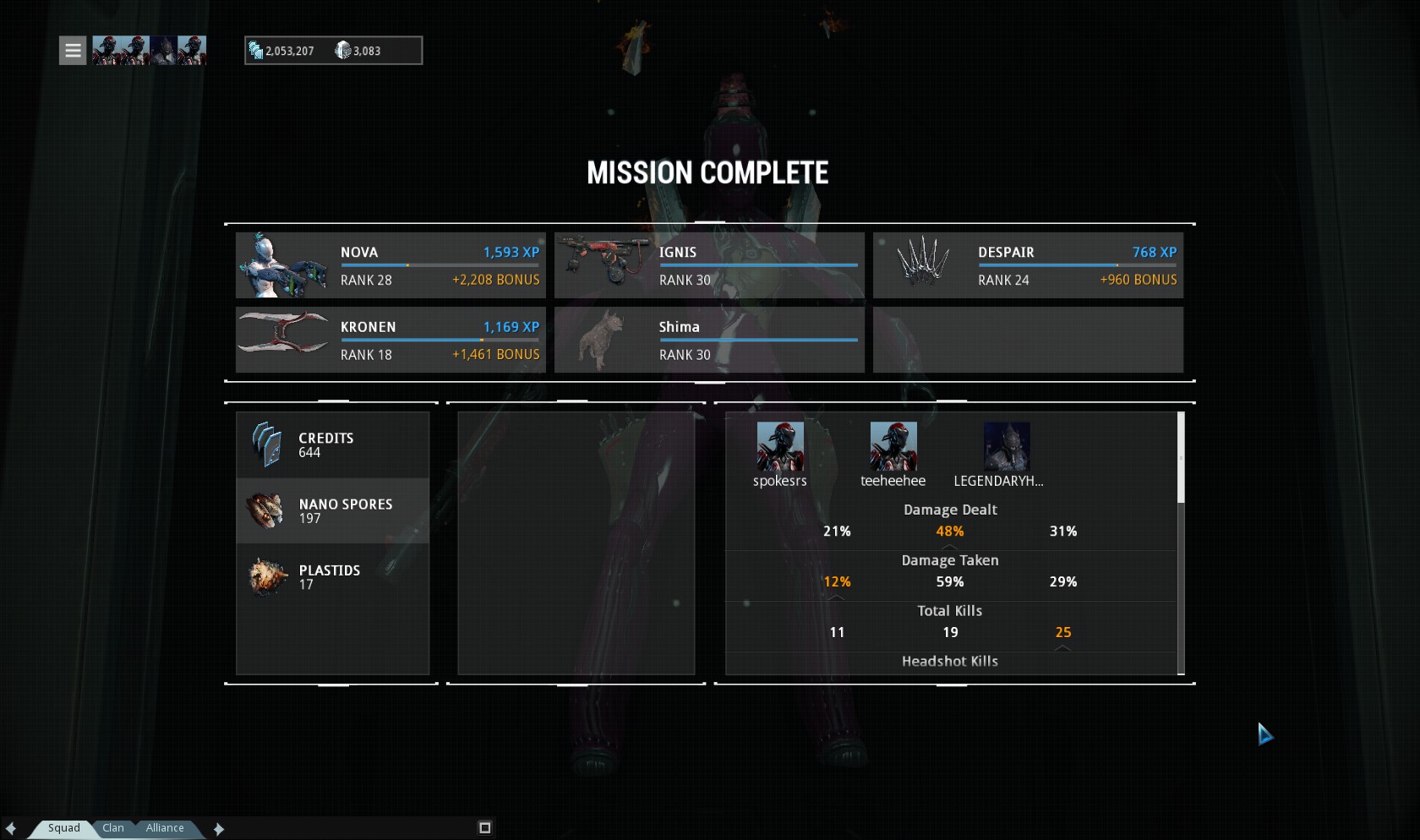Click the chat tabs right arrow
Screen dimensions: 1420x840
219,829
